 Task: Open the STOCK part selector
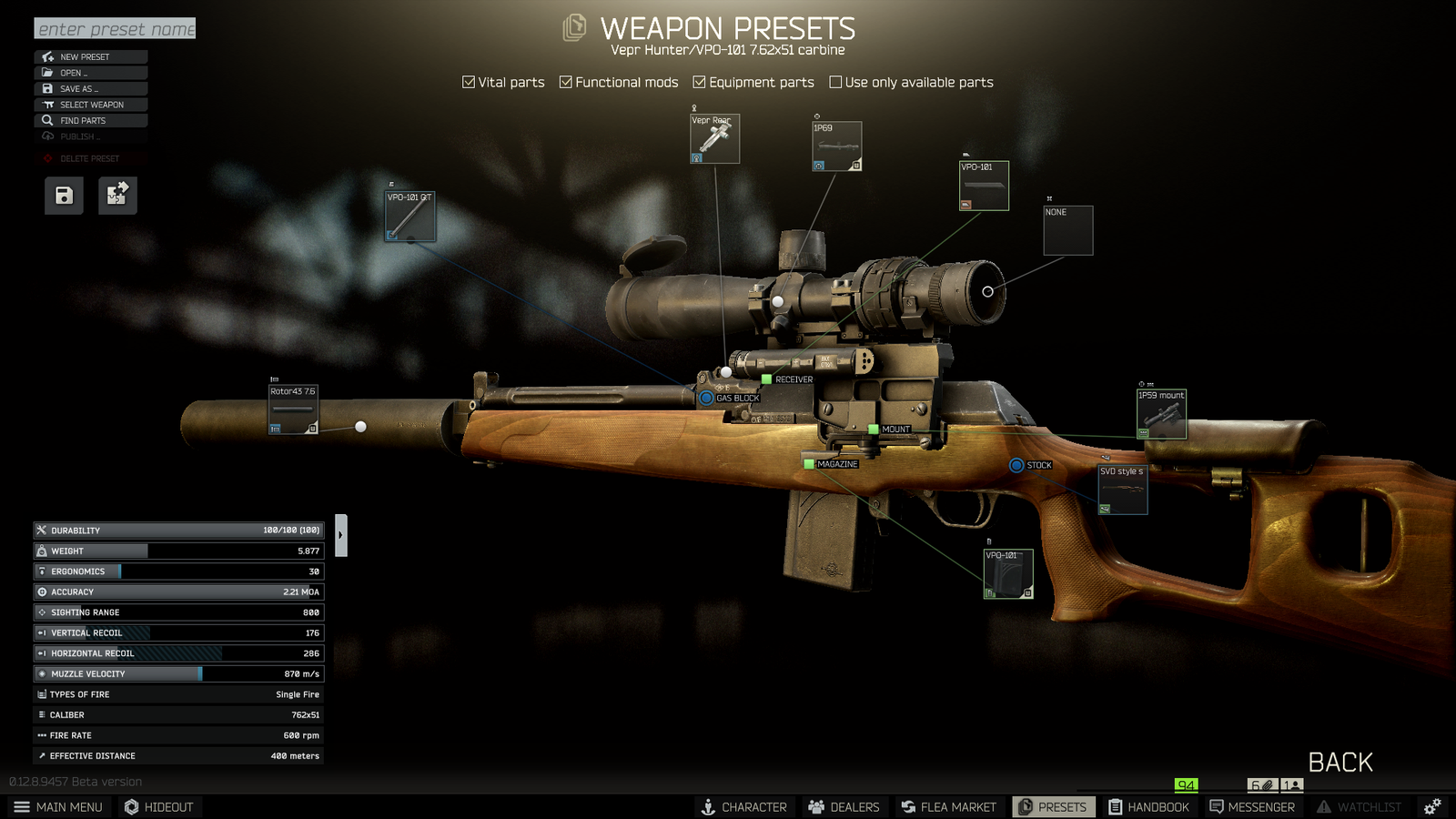[x=1016, y=465]
